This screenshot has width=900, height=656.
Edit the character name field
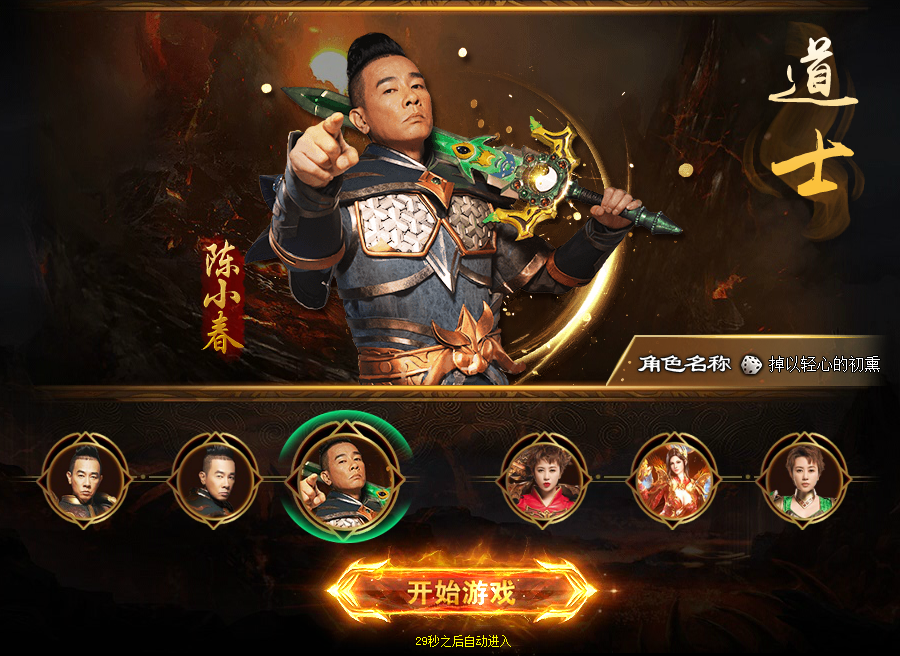coord(824,365)
